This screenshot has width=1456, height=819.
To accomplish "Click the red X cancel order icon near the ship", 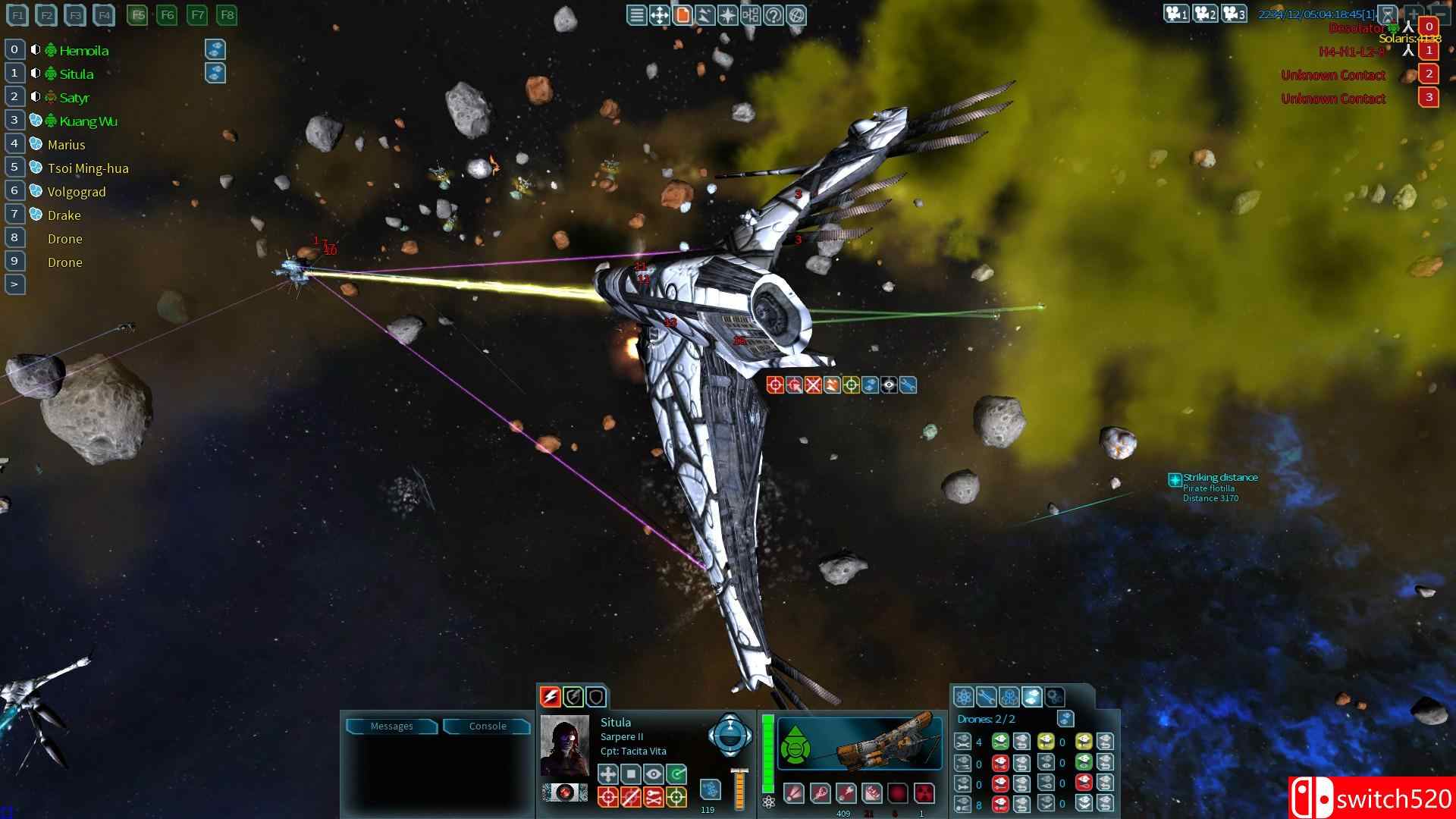I will [x=813, y=384].
